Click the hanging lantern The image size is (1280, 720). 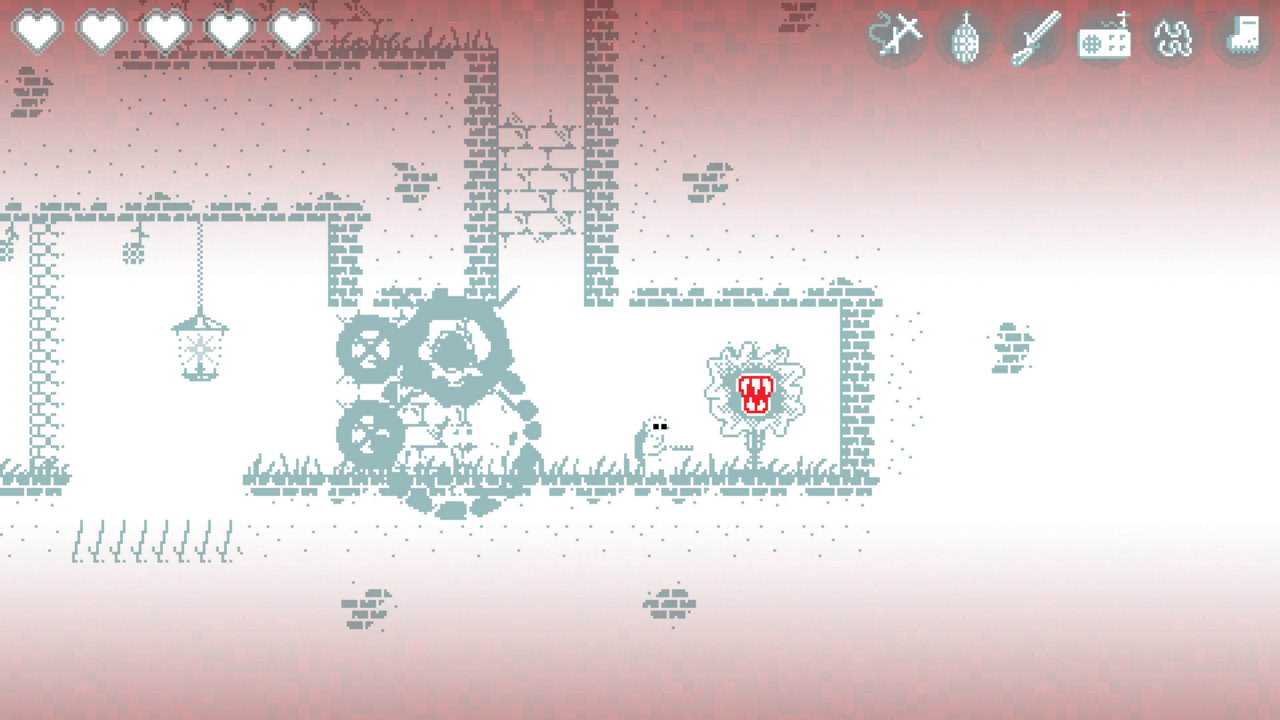point(199,352)
